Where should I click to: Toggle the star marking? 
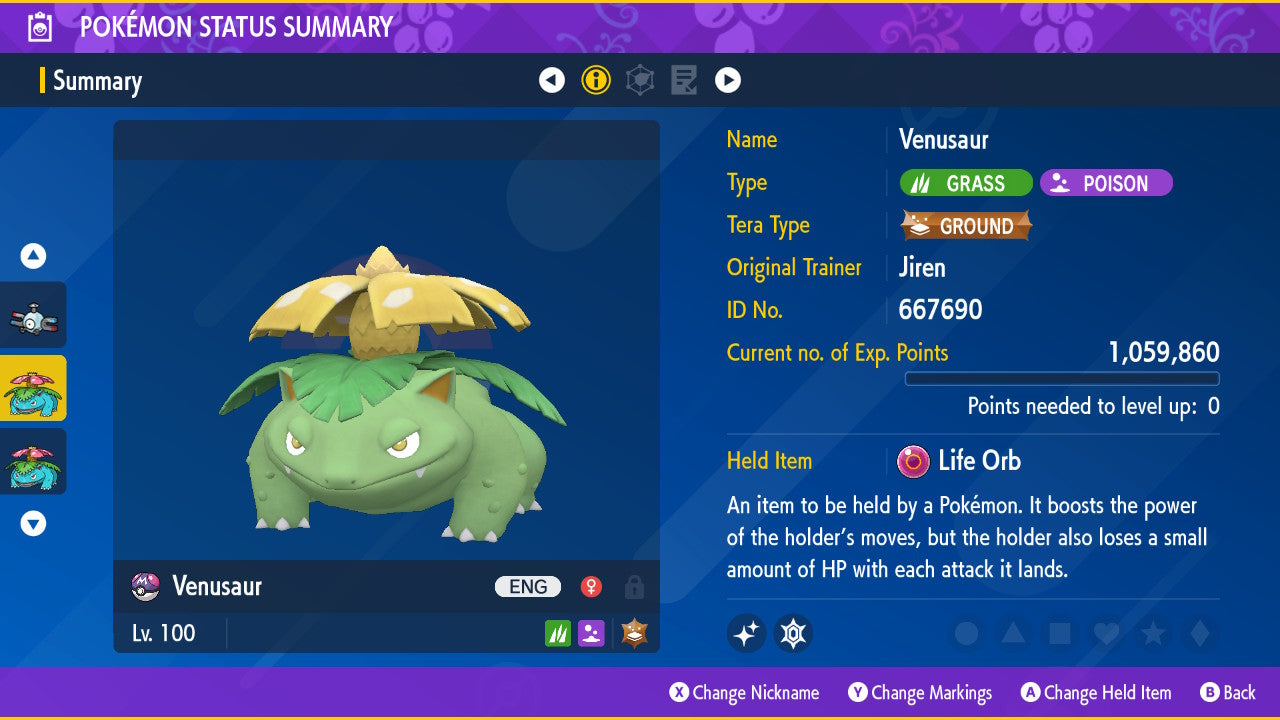pos(1152,633)
